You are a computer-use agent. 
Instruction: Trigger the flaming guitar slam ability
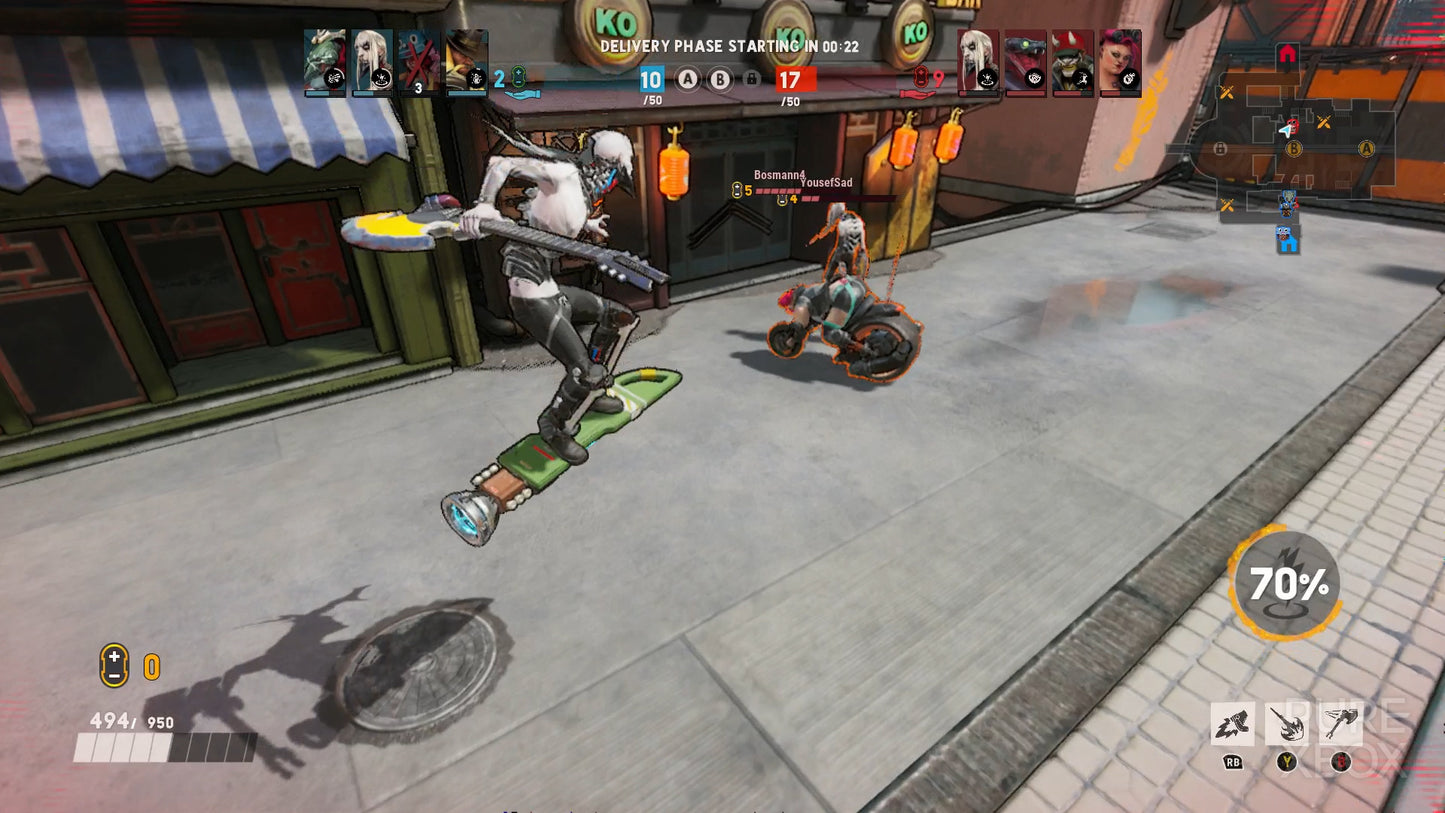click(1286, 723)
